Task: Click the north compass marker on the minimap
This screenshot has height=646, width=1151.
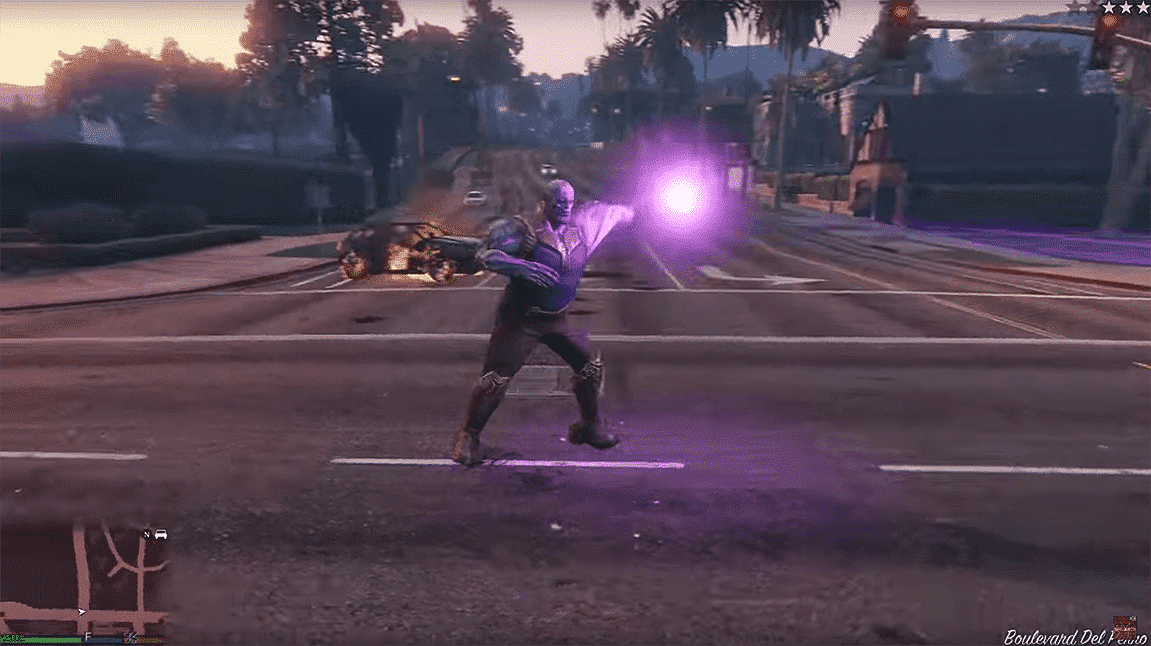Action: 147,534
